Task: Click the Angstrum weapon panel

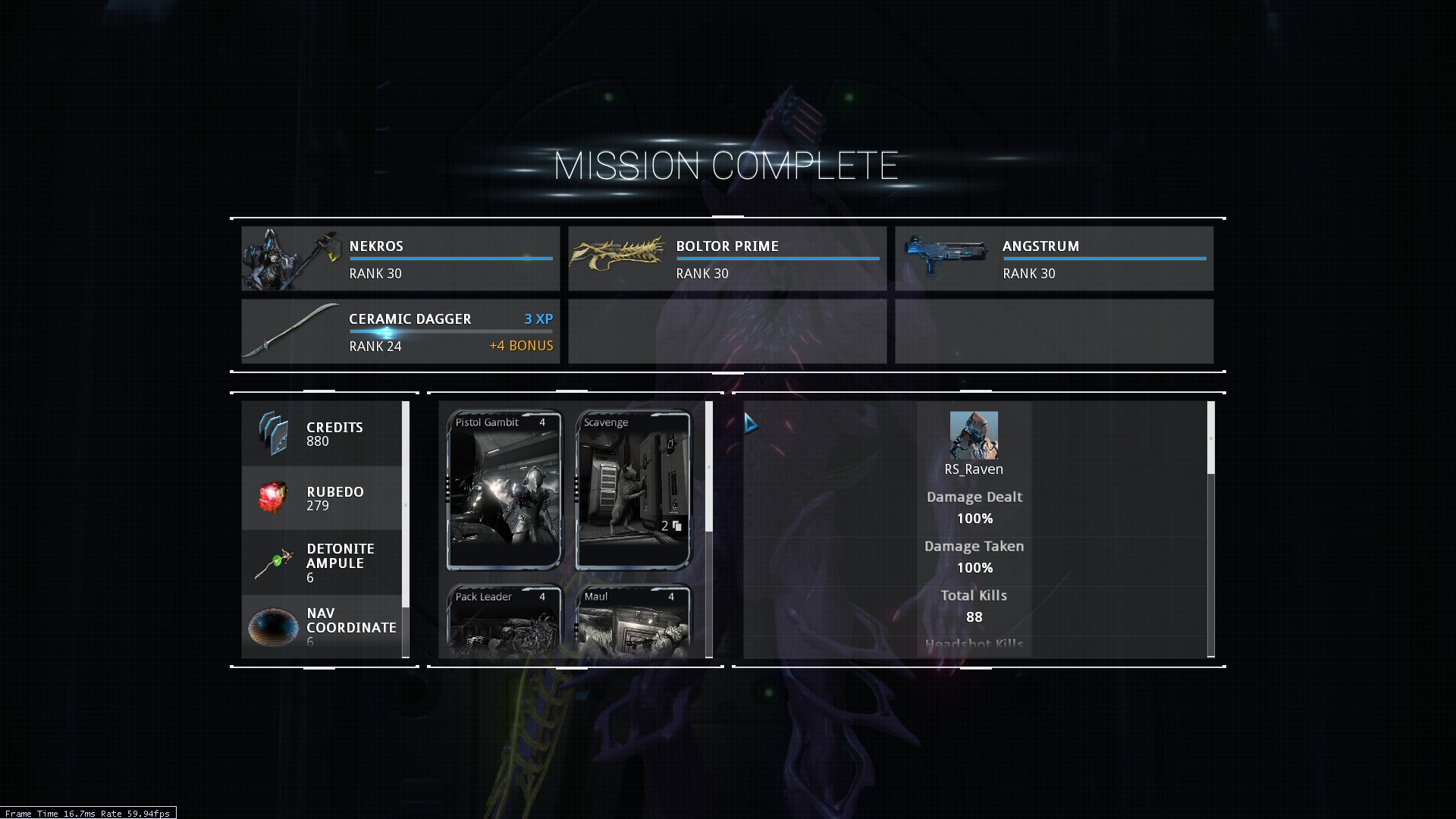Action: pos(1054,259)
